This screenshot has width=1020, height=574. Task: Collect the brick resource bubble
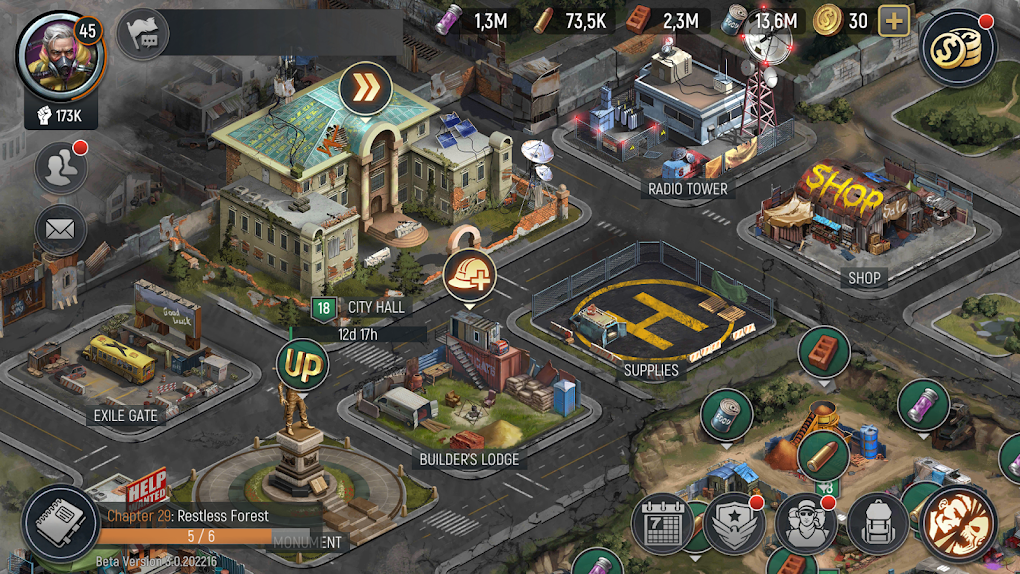(823, 351)
